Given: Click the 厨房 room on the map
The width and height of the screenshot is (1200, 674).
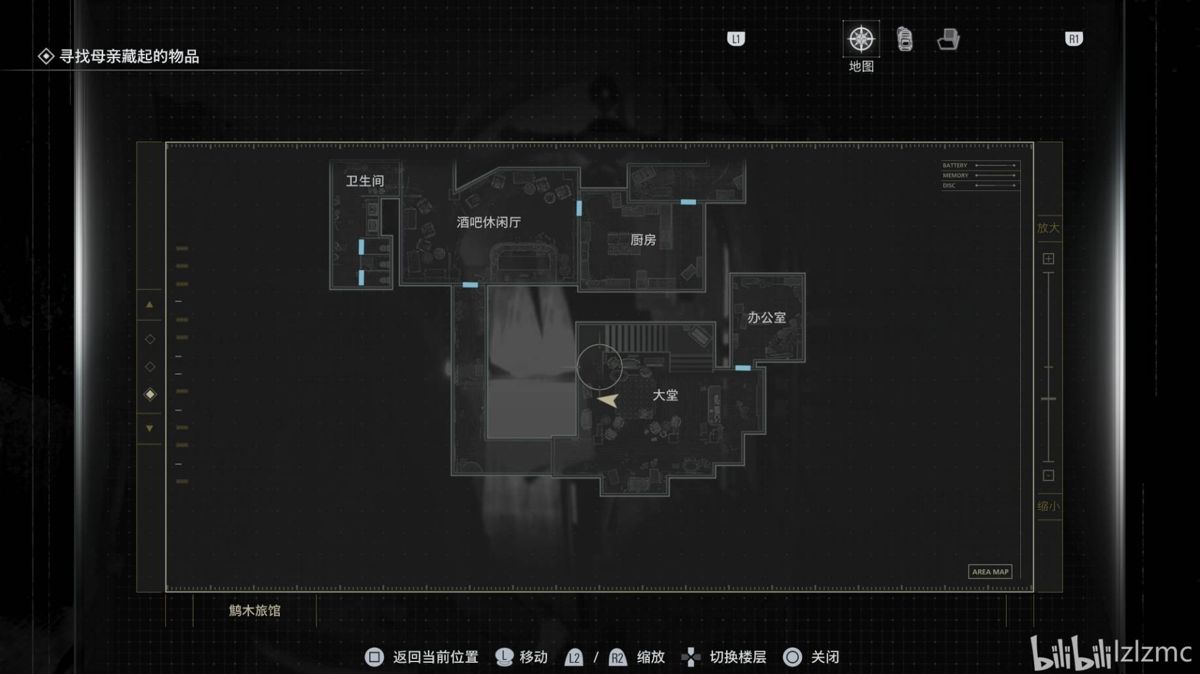Looking at the screenshot, I should pyautogui.click(x=643, y=240).
